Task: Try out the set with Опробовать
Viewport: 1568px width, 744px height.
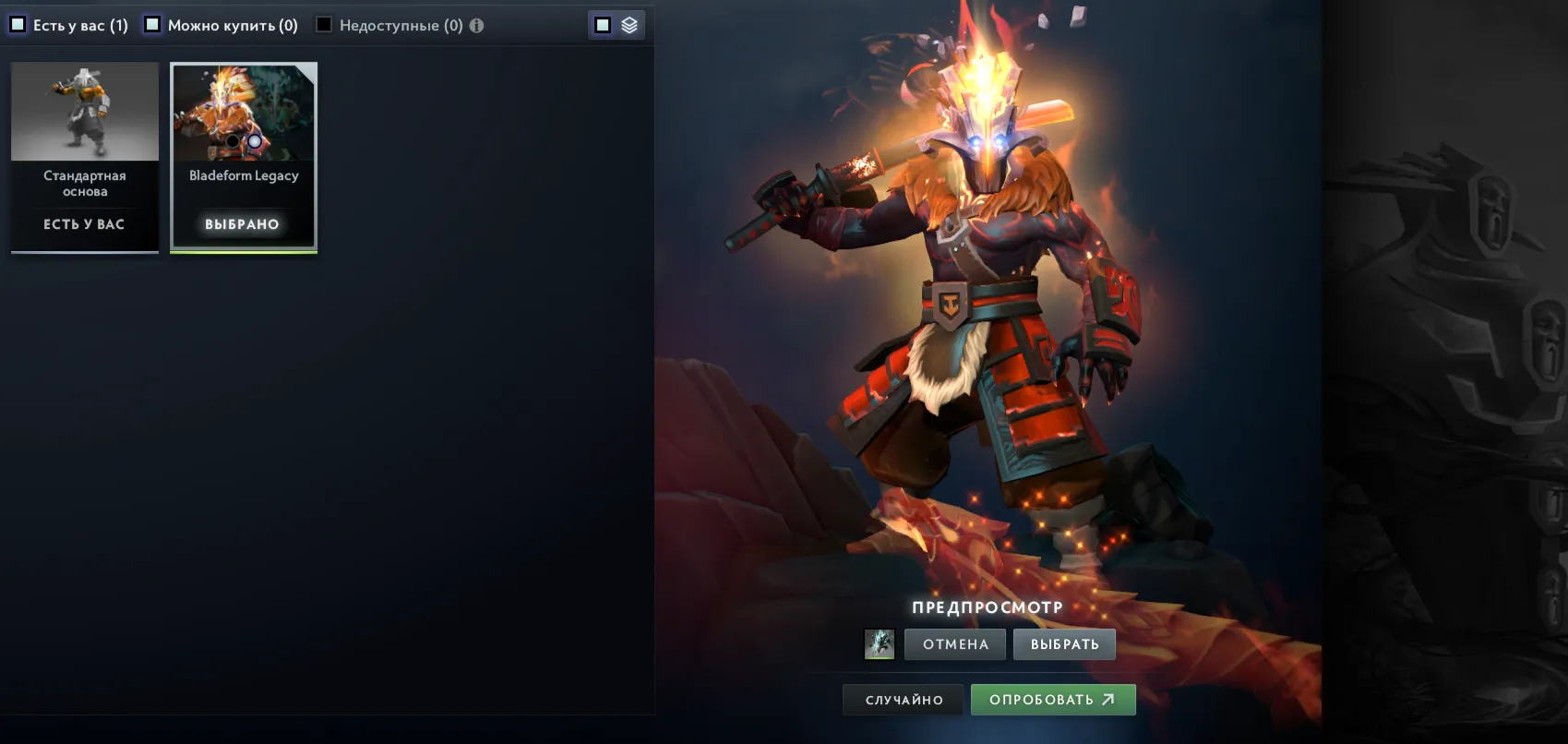Action: 1052,700
